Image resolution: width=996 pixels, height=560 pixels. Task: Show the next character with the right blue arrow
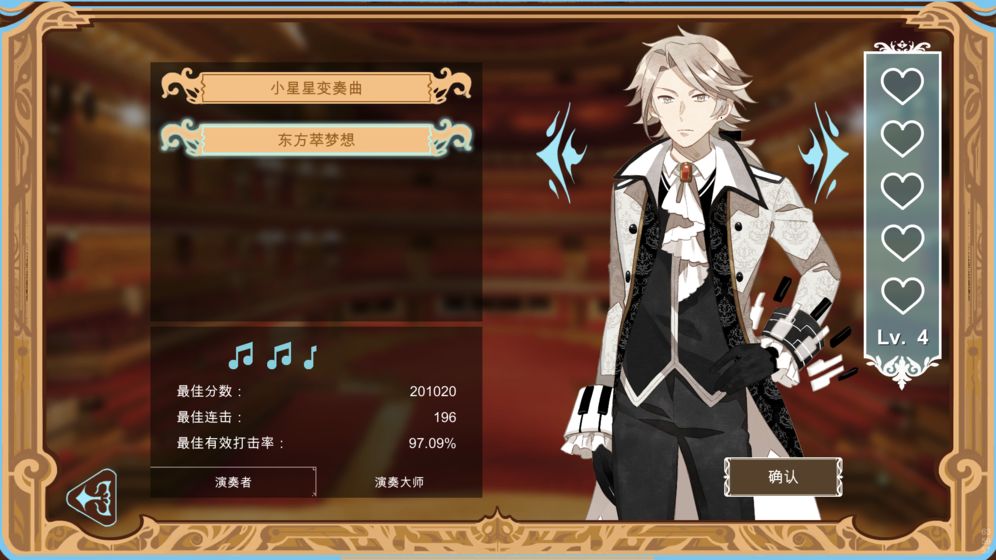point(824,153)
